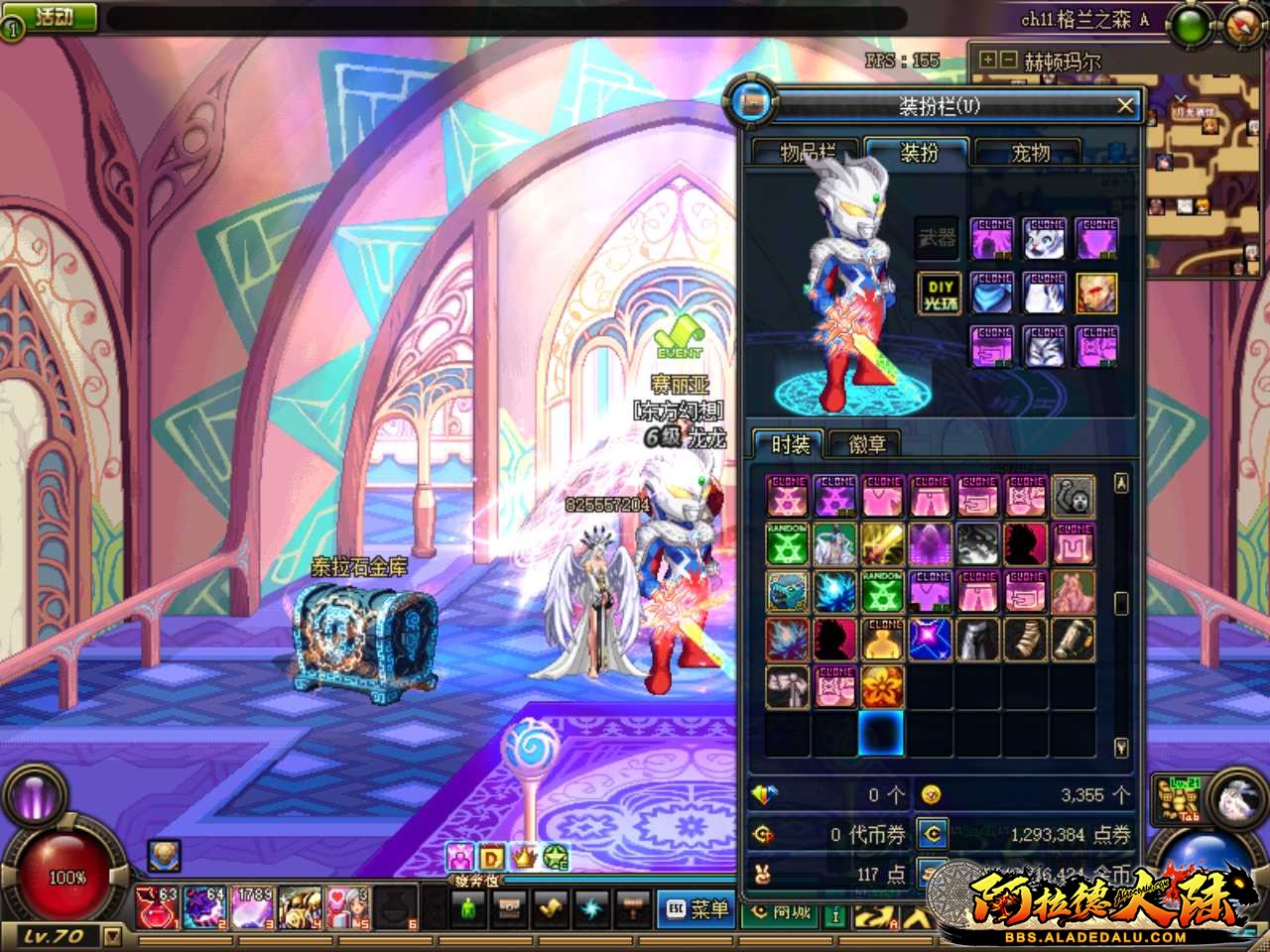This screenshot has height=952, width=1270.
Task: Select the teal monster head item
Action: click(x=786, y=592)
